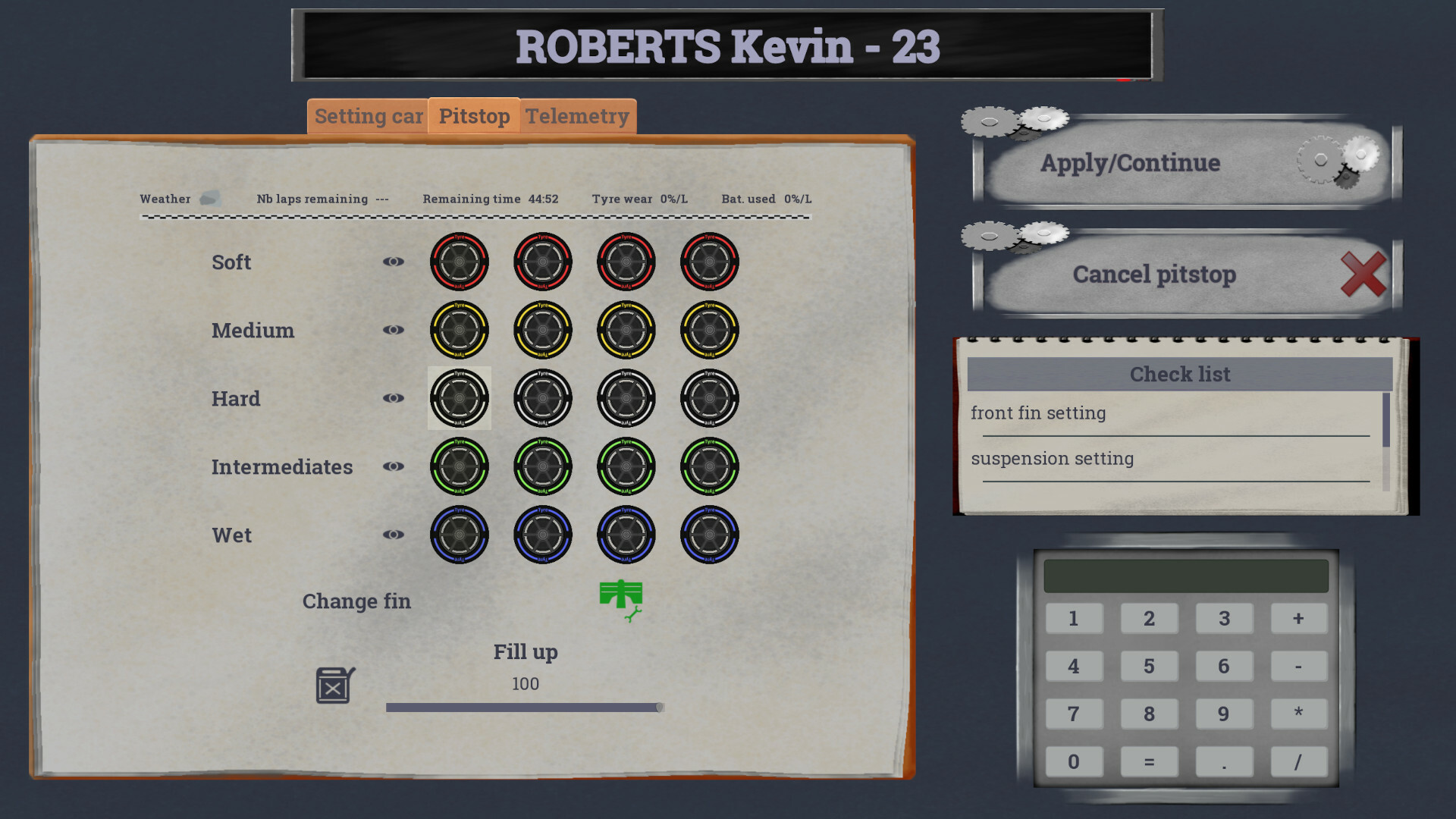The width and height of the screenshot is (1456, 819).
Task: Click the red X on Cancel pitstop
Action: tap(1363, 275)
